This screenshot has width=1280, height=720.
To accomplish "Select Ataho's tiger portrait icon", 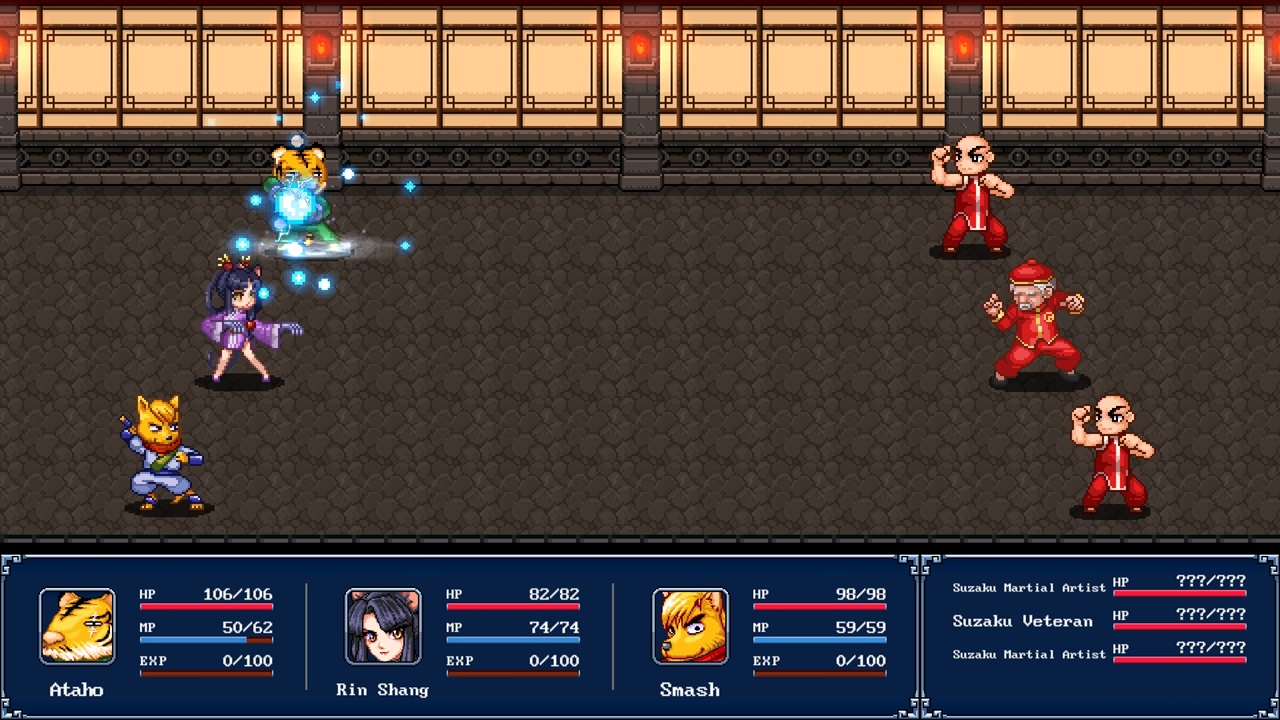I will [77, 625].
